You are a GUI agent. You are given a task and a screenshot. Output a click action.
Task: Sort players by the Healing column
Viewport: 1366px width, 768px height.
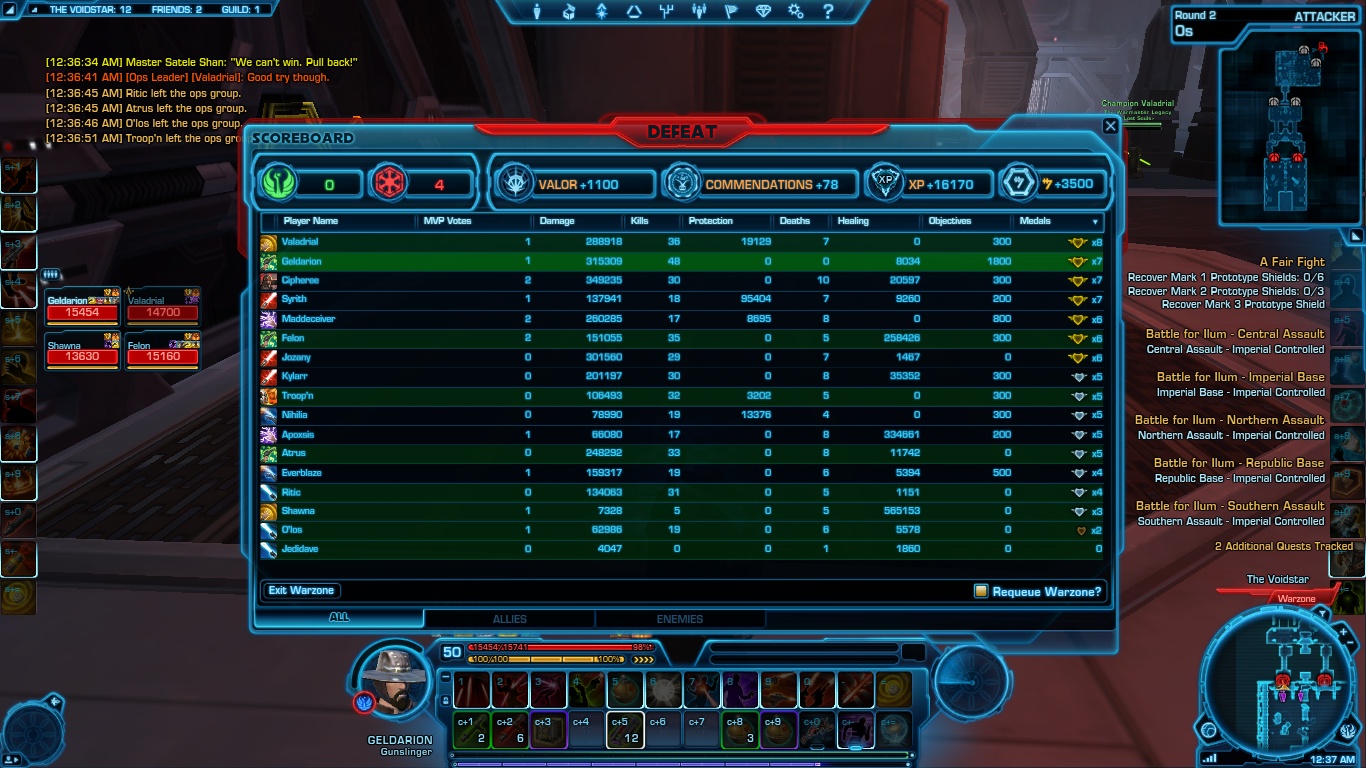[853, 221]
